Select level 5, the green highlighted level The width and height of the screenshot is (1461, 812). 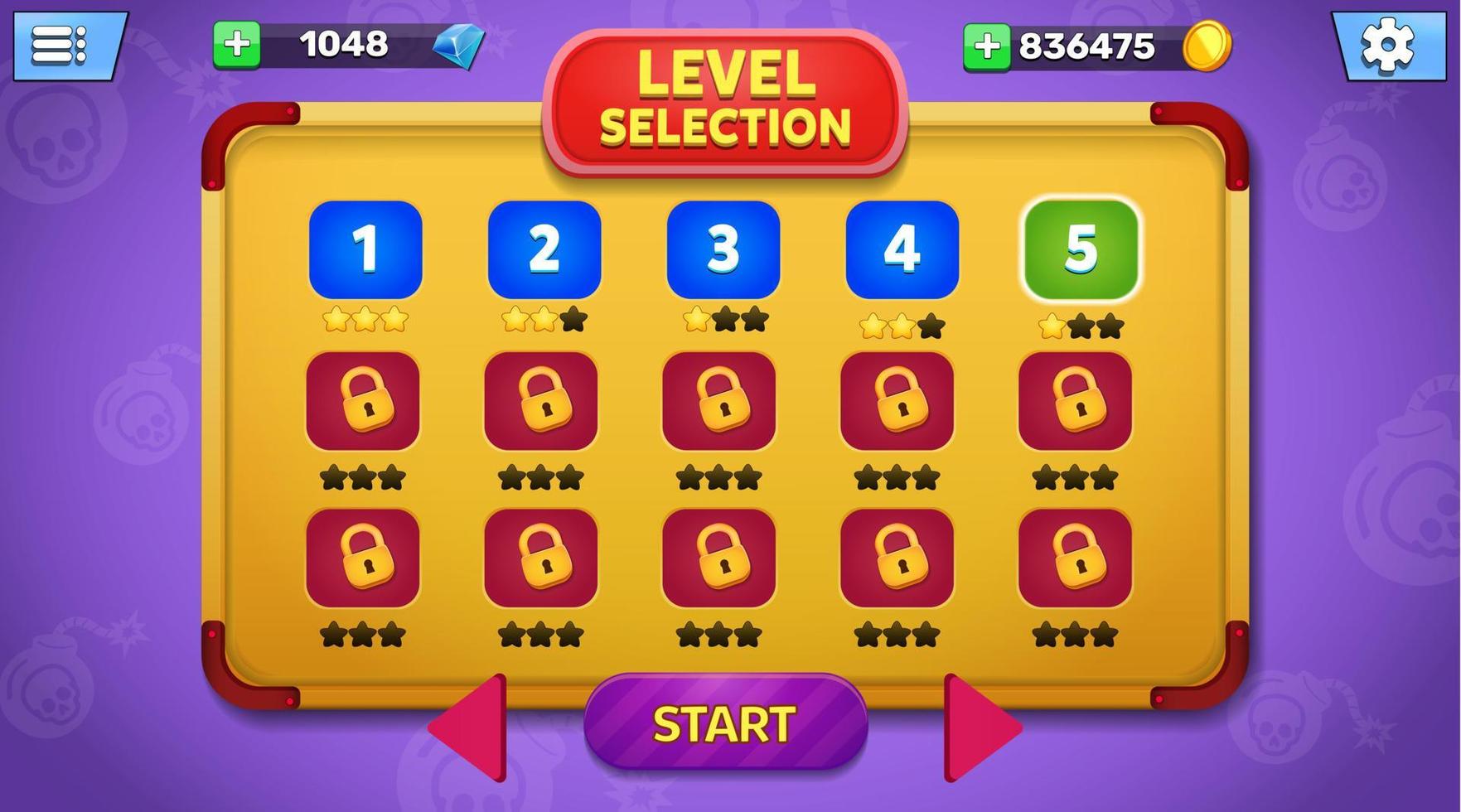pyautogui.click(x=1080, y=249)
